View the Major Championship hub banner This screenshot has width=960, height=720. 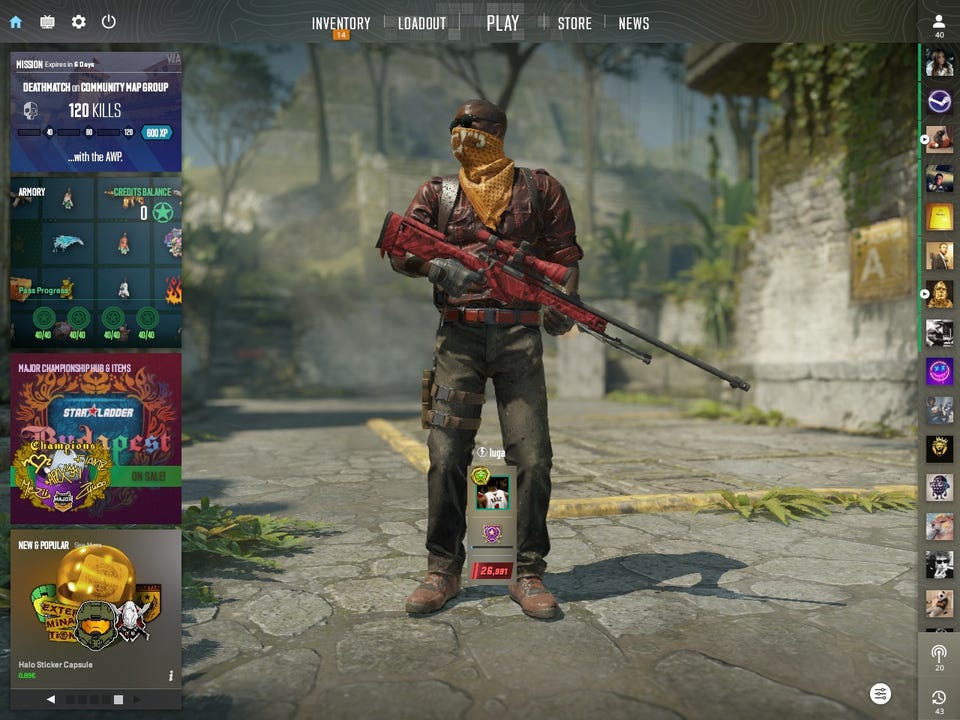pyautogui.click(x=96, y=437)
